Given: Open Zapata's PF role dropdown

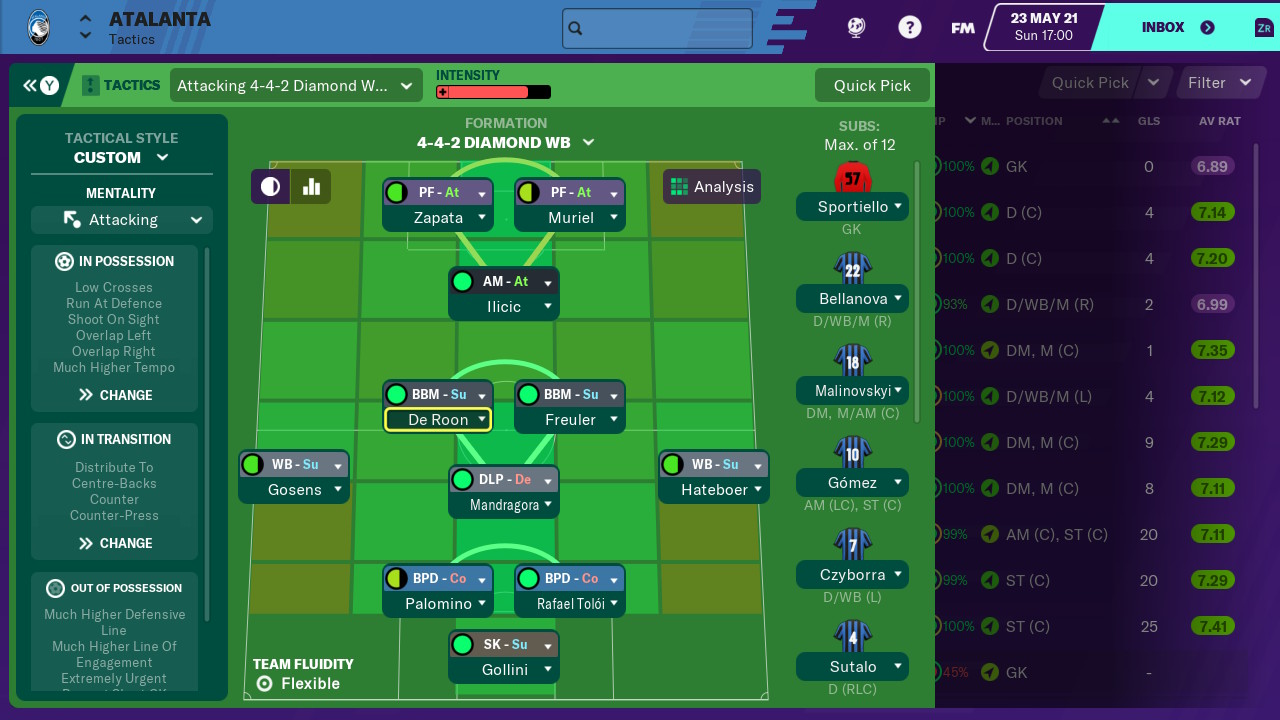Looking at the screenshot, I should (x=482, y=193).
